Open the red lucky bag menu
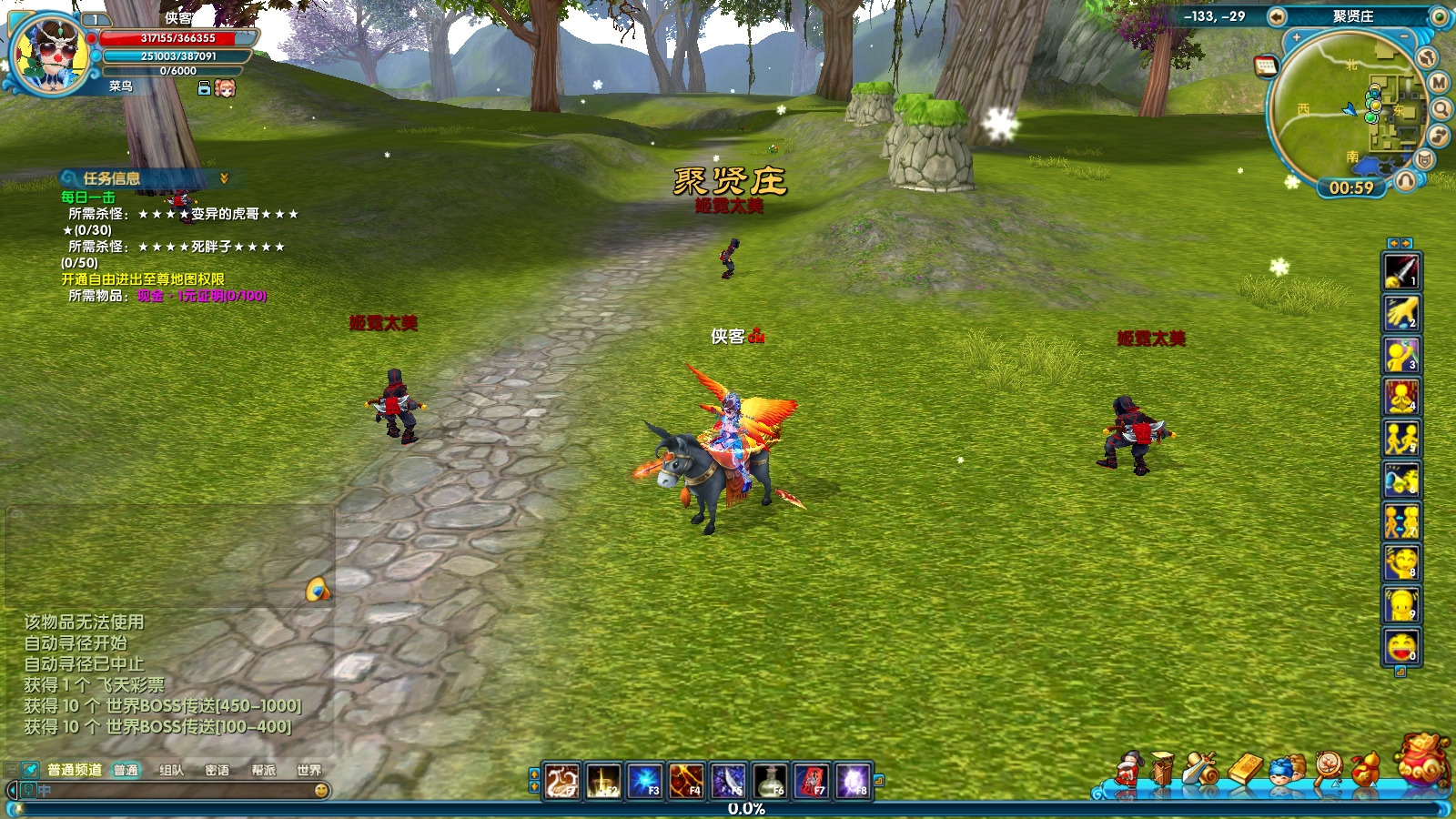This screenshot has height=819, width=1456. (x=1422, y=761)
